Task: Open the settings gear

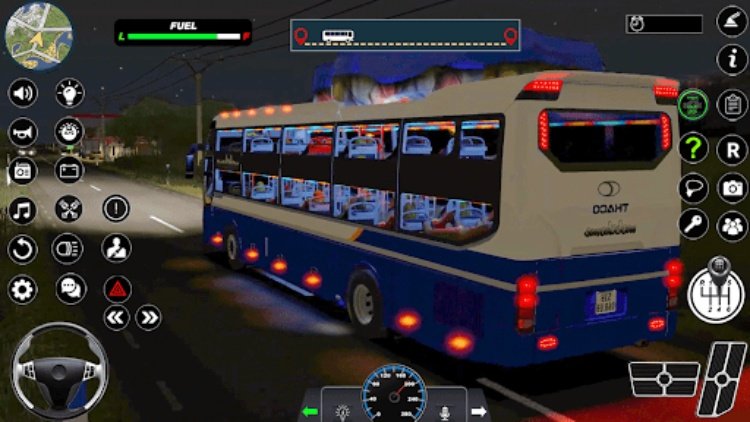Action: pyautogui.click(x=23, y=289)
